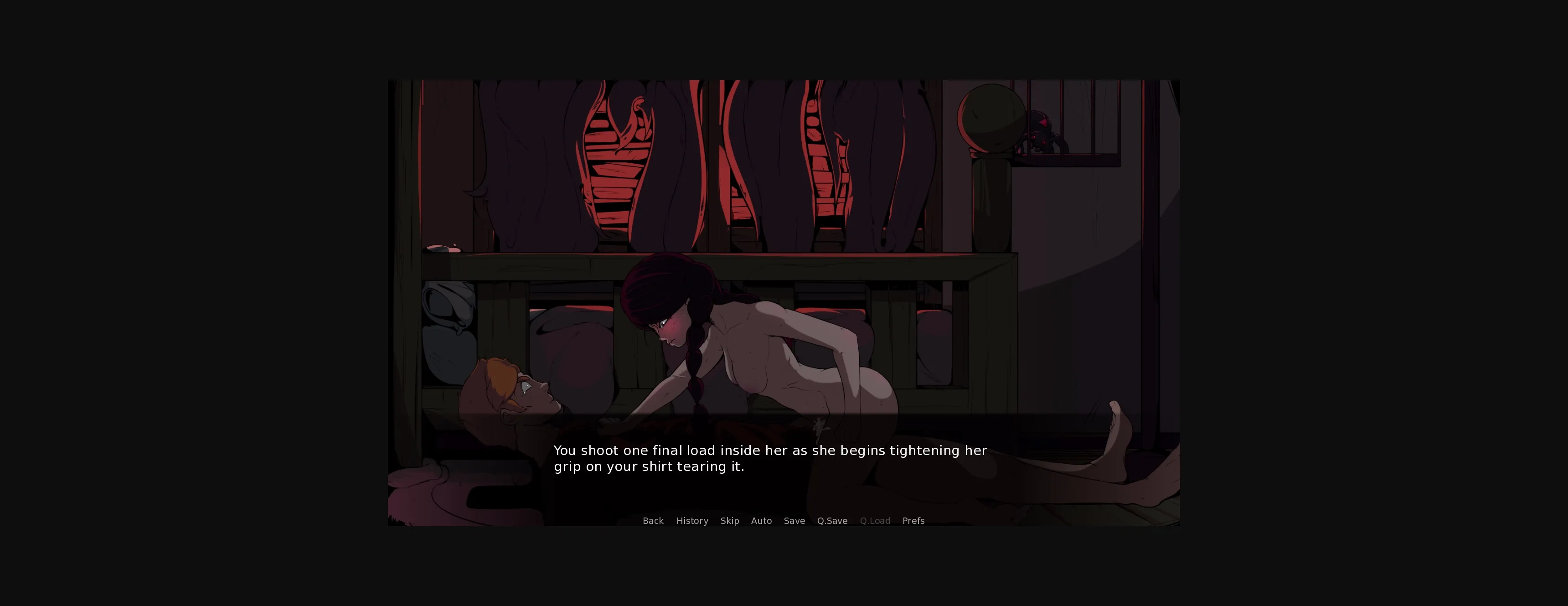This screenshot has height=606, width=1568.
Task: Open History to re-read the narration
Action: (692, 521)
